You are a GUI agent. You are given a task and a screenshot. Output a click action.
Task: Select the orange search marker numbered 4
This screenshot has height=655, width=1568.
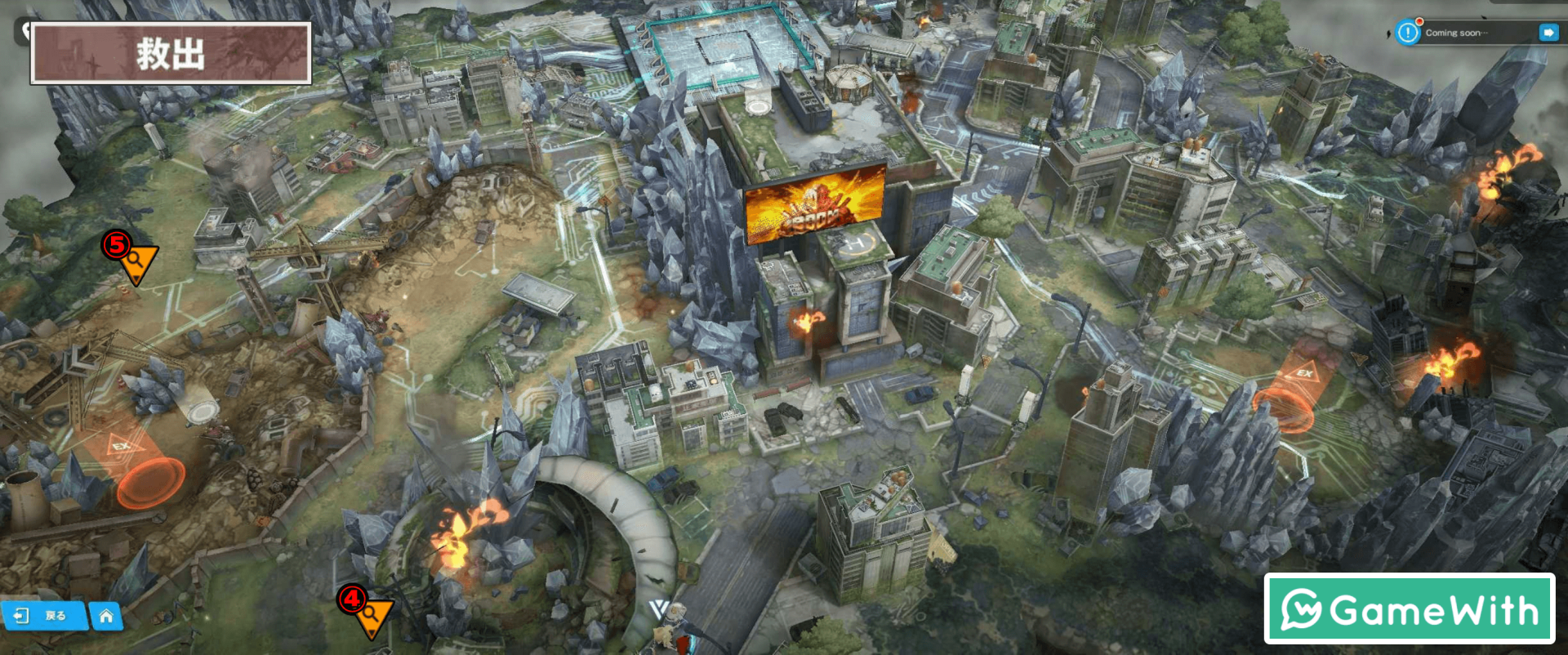click(372, 615)
